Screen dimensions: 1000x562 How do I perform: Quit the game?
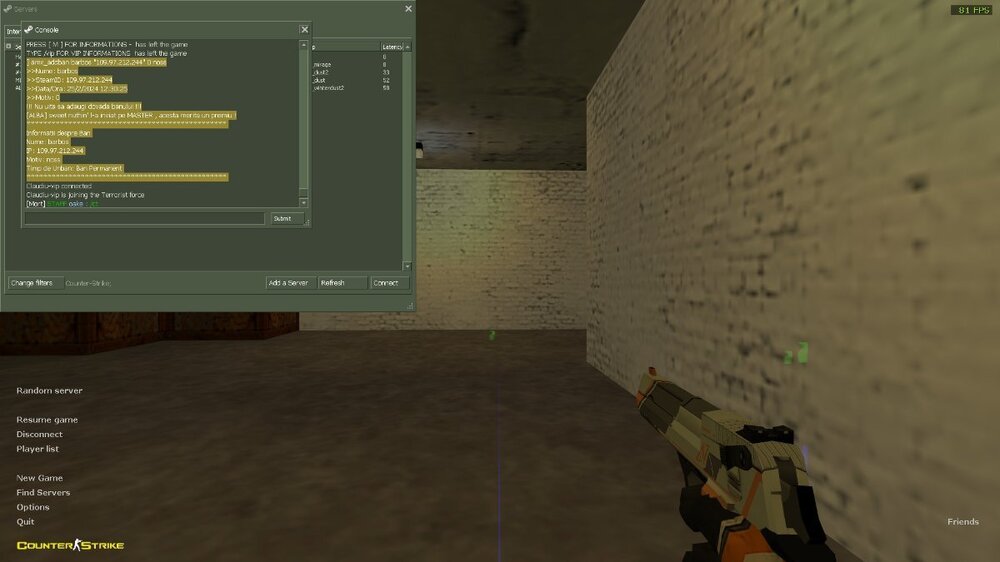pos(25,521)
